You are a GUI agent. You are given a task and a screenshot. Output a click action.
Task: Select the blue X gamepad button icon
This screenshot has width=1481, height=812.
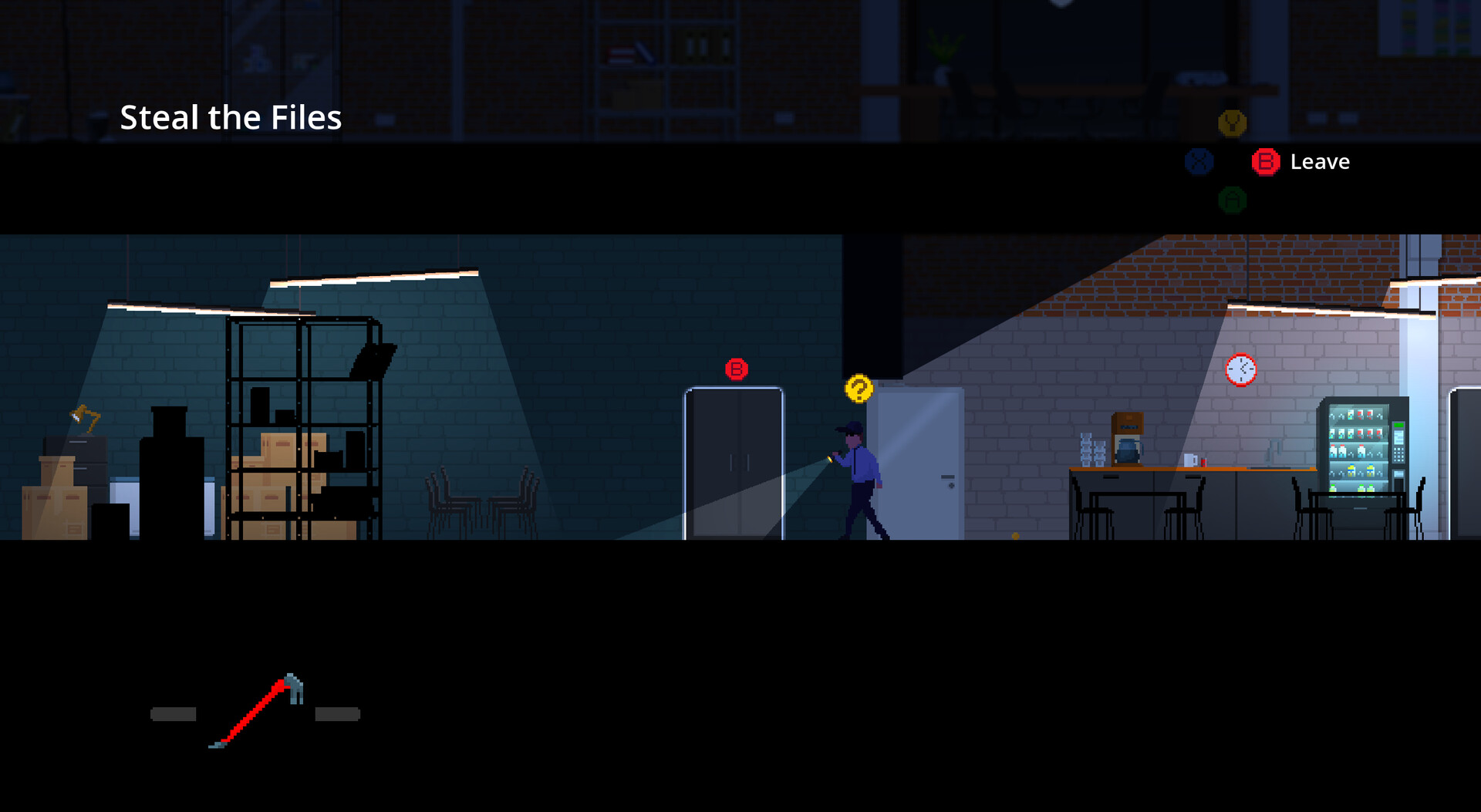coord(1199,161)
